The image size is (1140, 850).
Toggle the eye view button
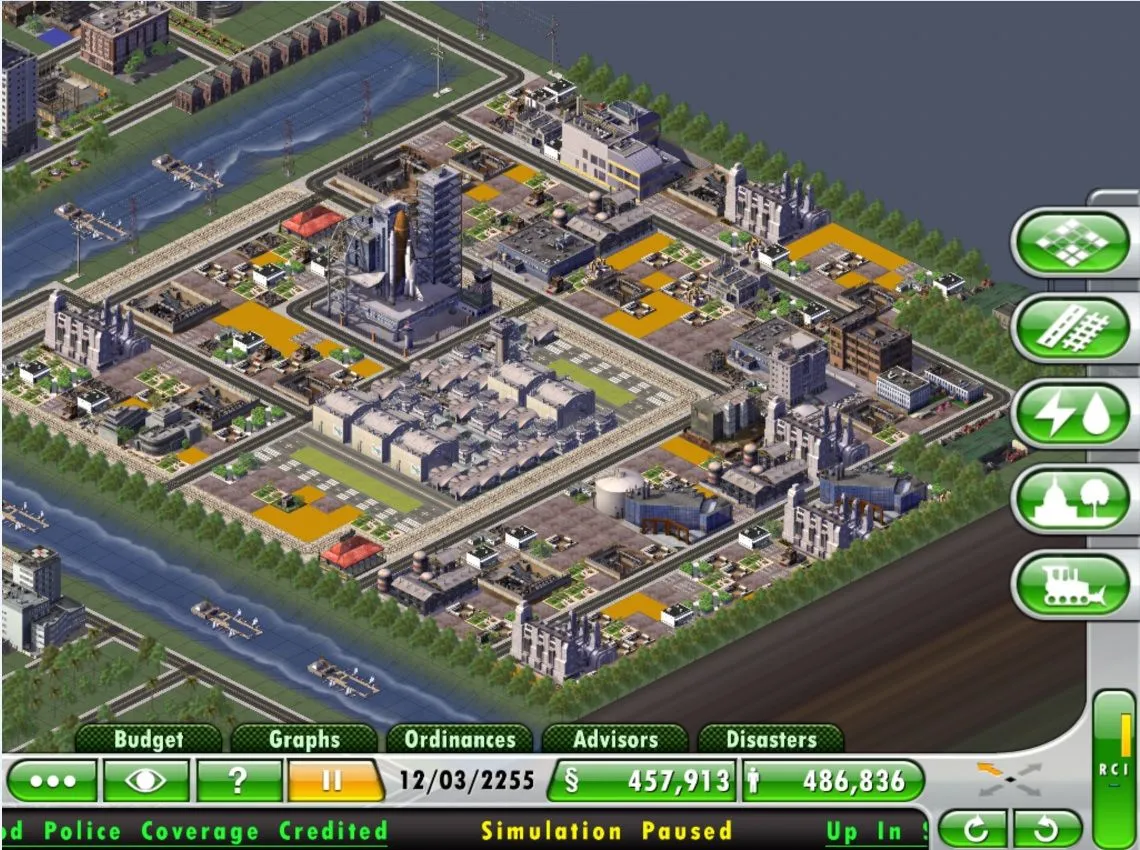(x=146, y=781)
